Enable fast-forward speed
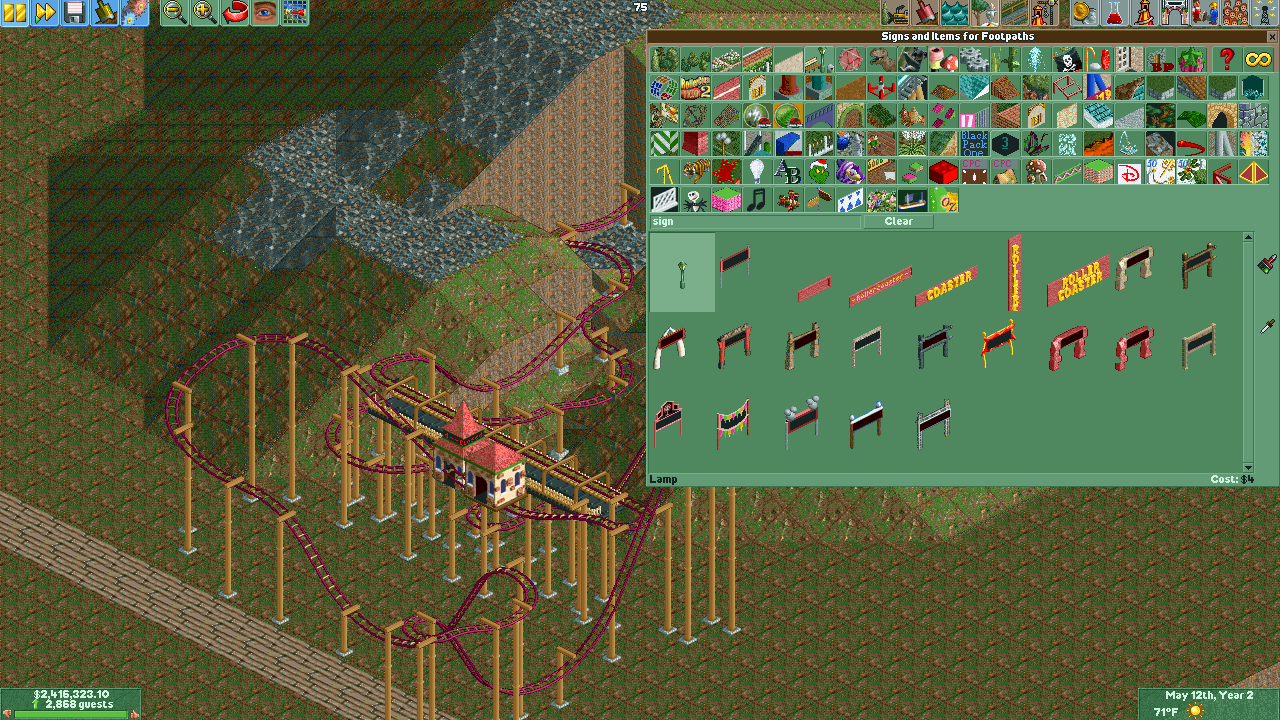1280x720 pixels. 44,14
